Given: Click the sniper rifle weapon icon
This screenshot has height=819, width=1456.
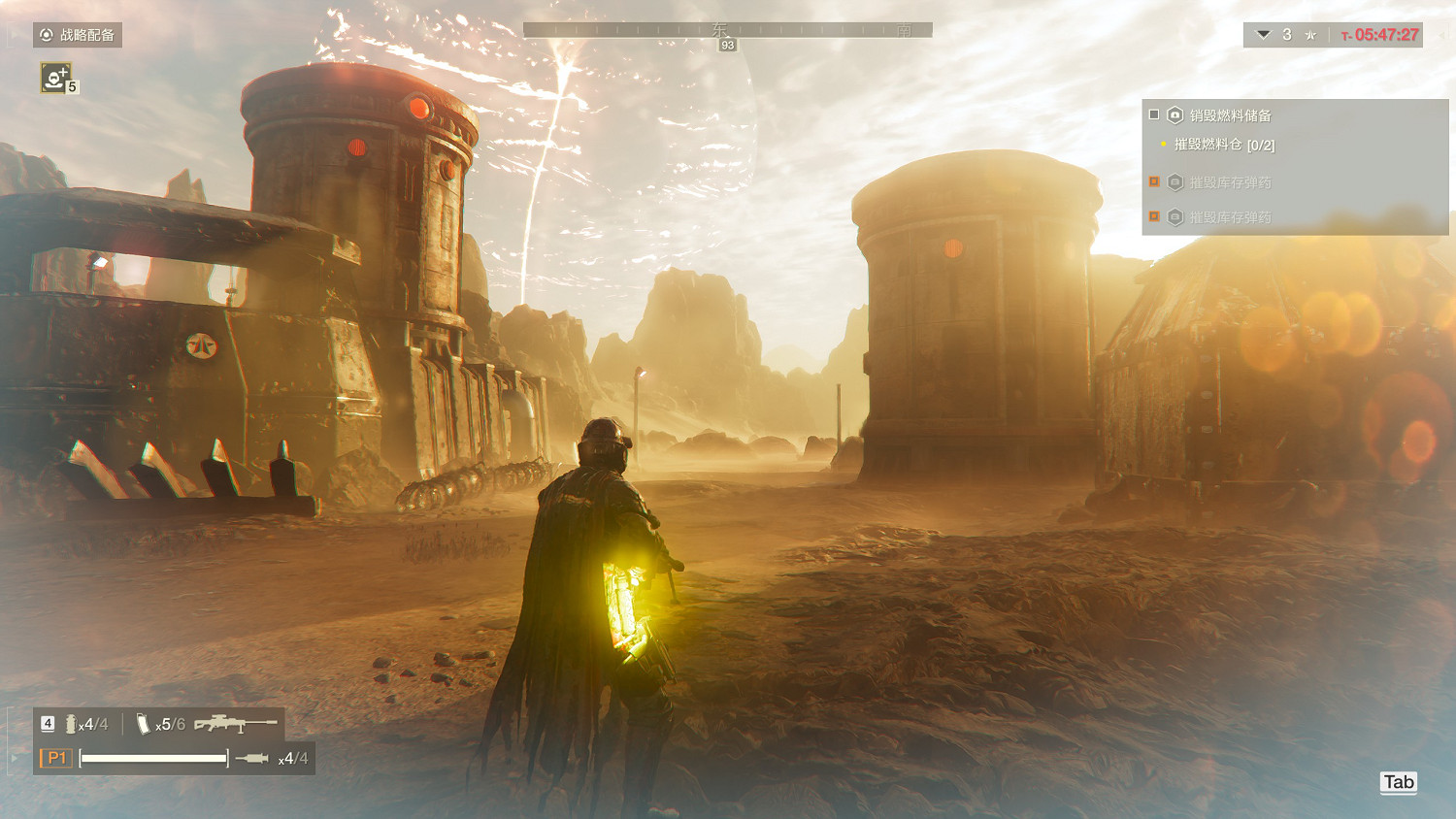Looking at the screenshot, I should click(235, 724).
